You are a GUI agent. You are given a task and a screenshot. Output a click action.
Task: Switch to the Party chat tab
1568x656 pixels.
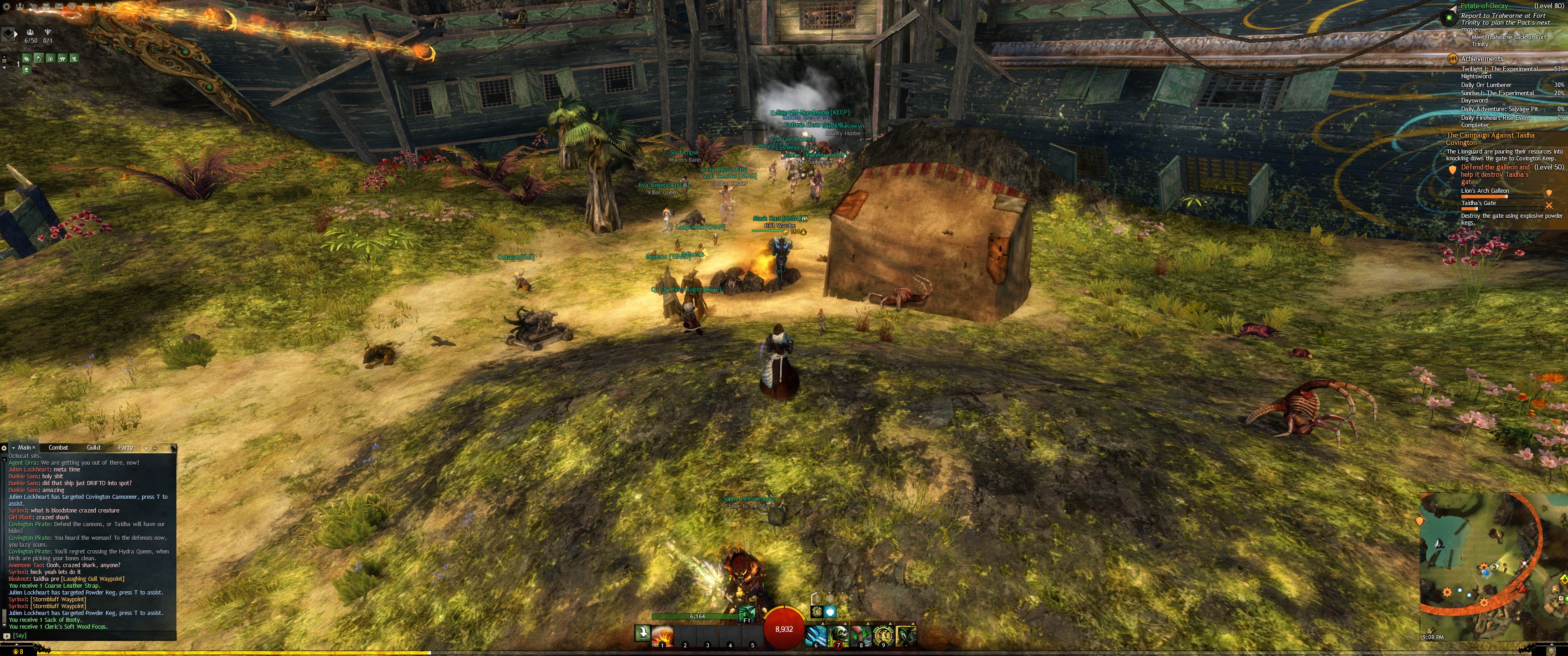(125, 447)
